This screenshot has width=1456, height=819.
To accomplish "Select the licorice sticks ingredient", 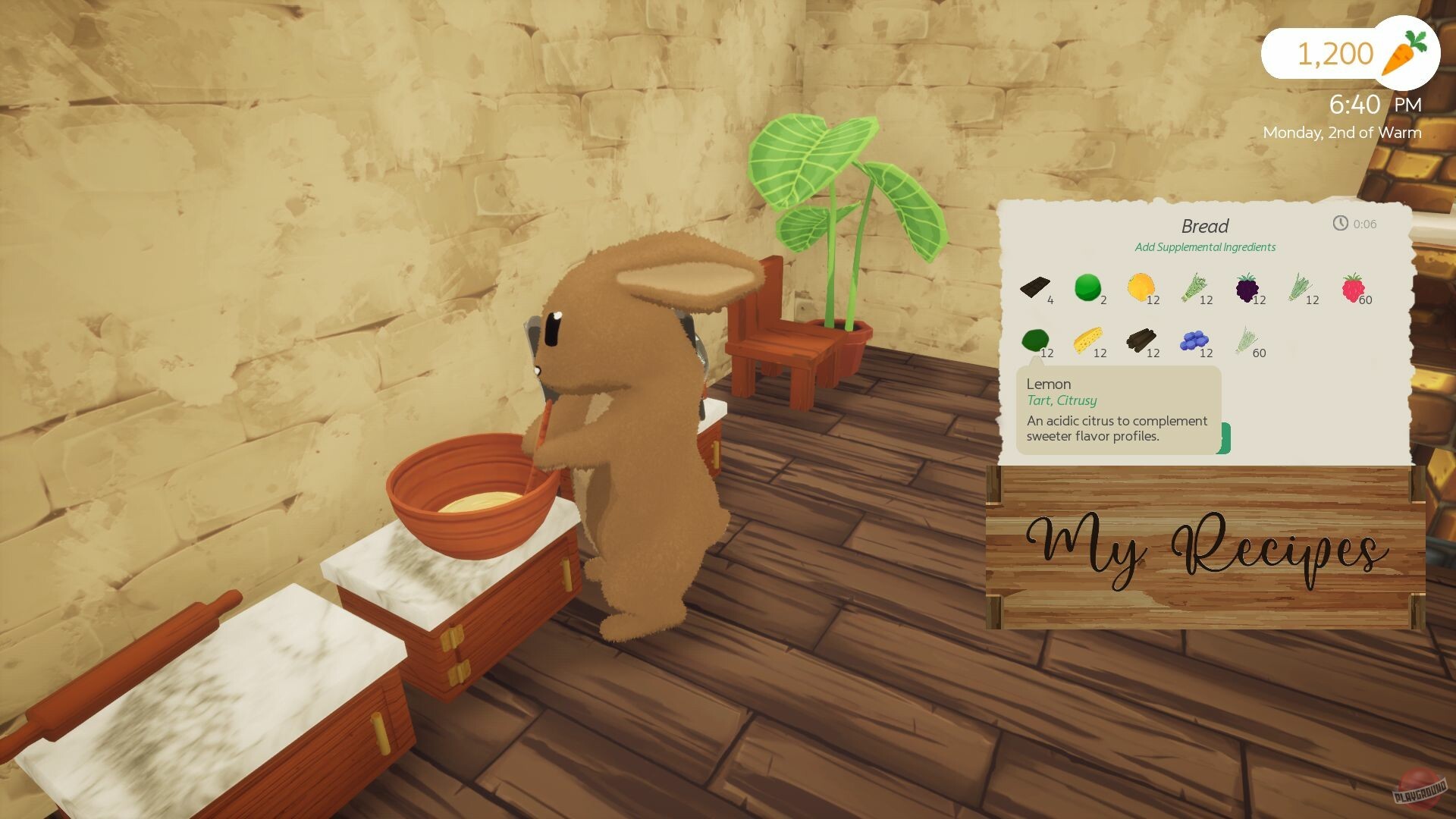I will tap(1141, 341).
